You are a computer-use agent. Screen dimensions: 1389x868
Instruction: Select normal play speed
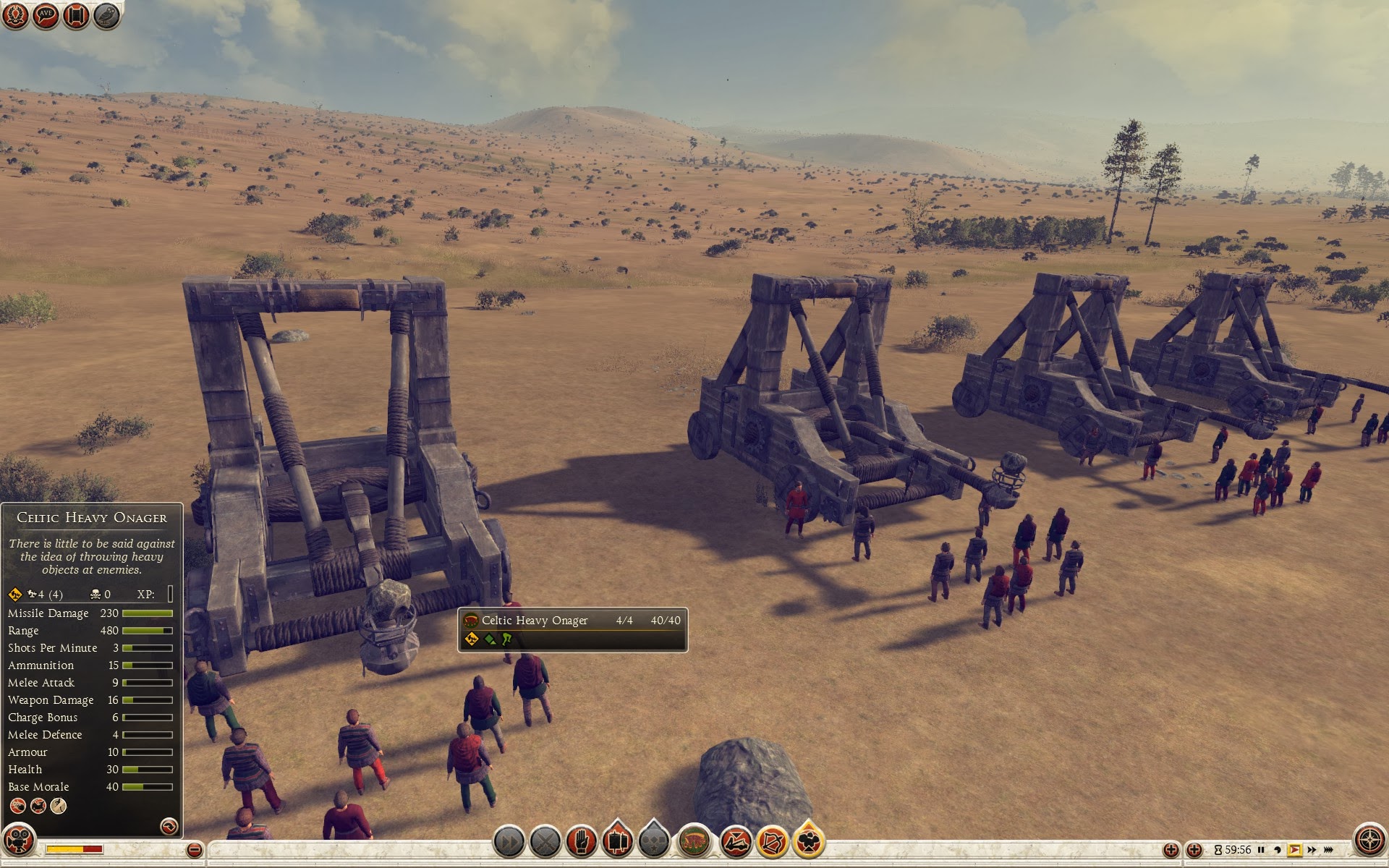coord(1295,850)
